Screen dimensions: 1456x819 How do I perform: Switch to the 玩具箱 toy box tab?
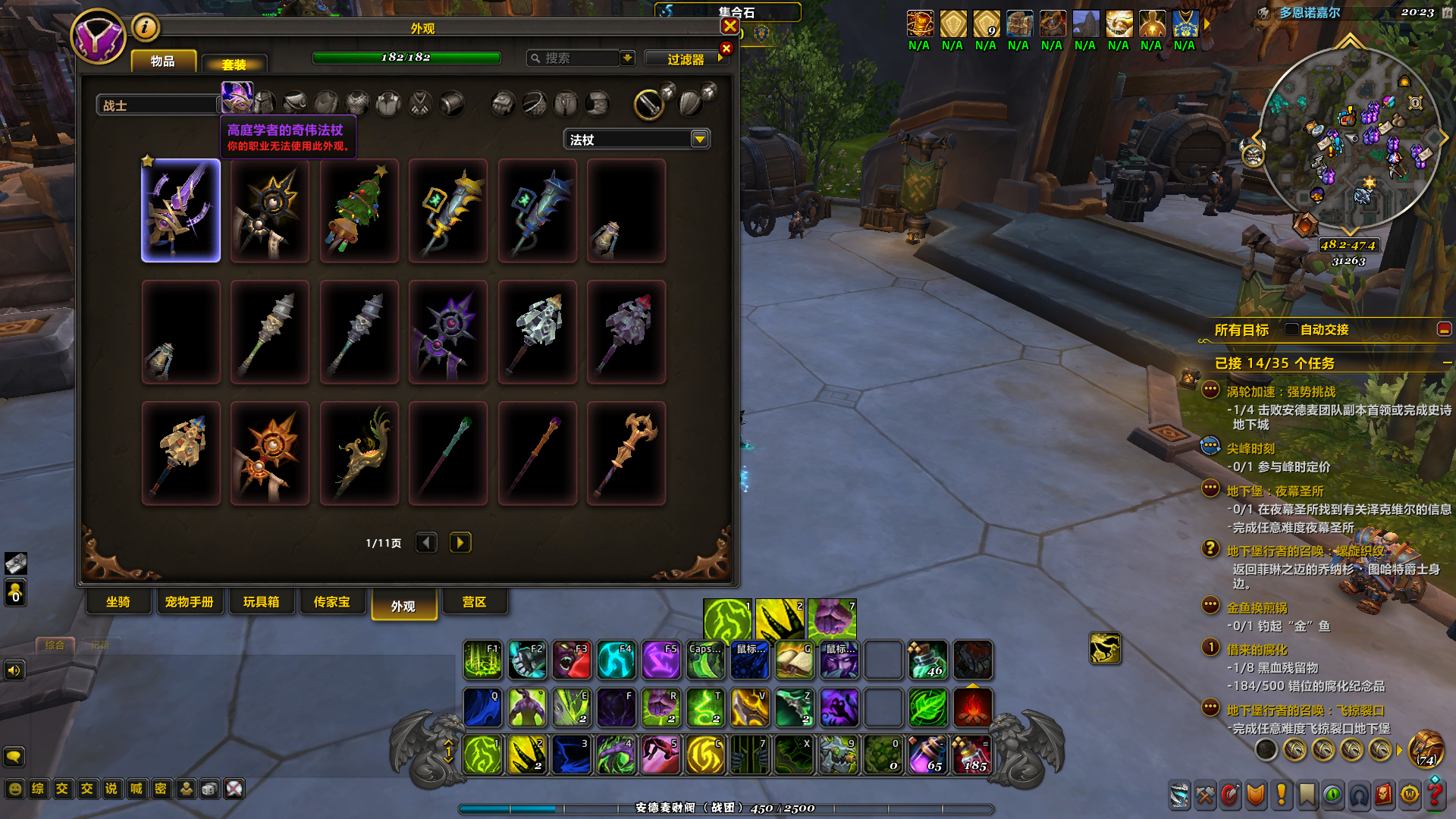(x=261, y=602)
